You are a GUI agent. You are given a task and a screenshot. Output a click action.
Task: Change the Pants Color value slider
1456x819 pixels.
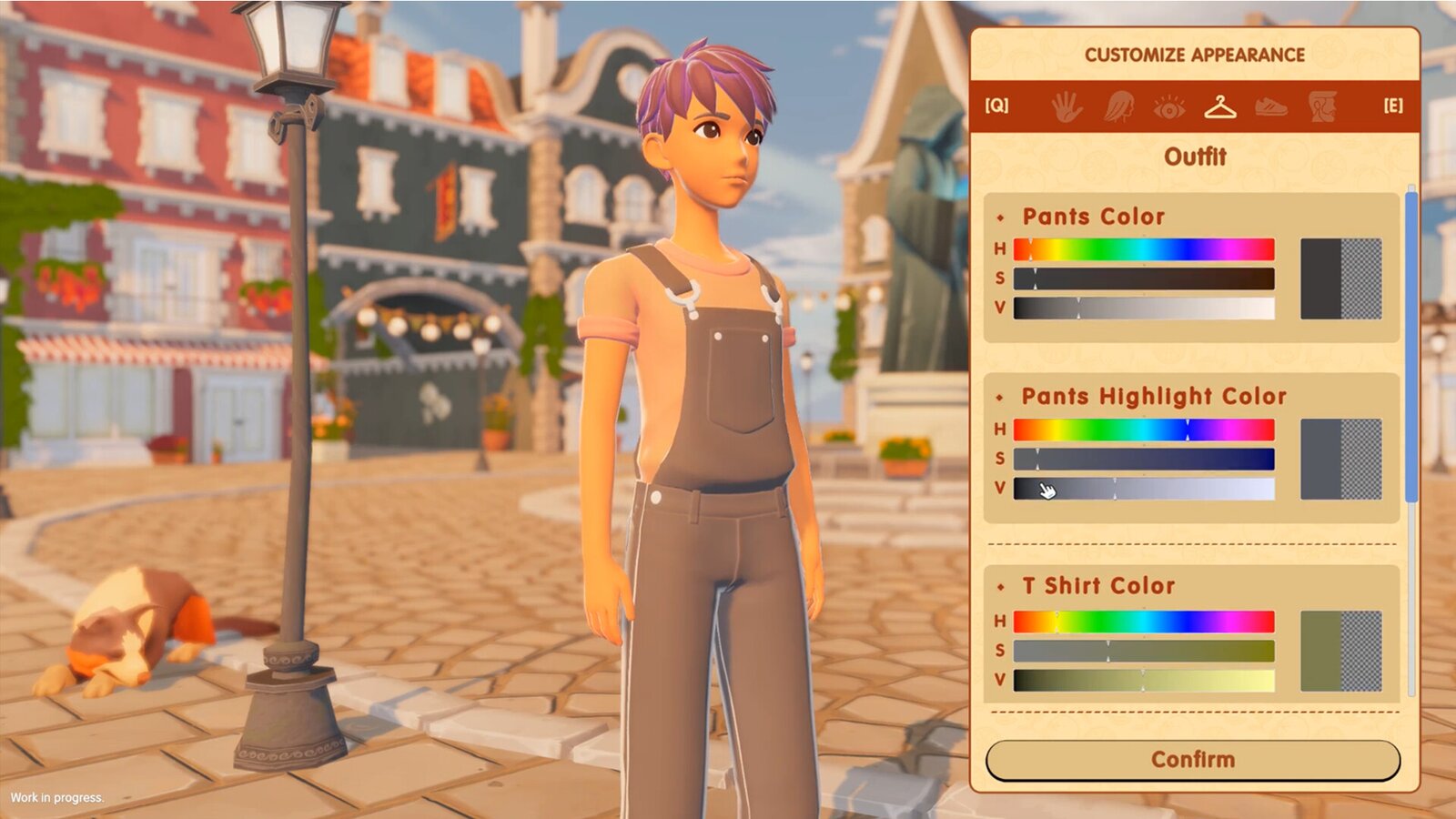[x=1144, y=308]
